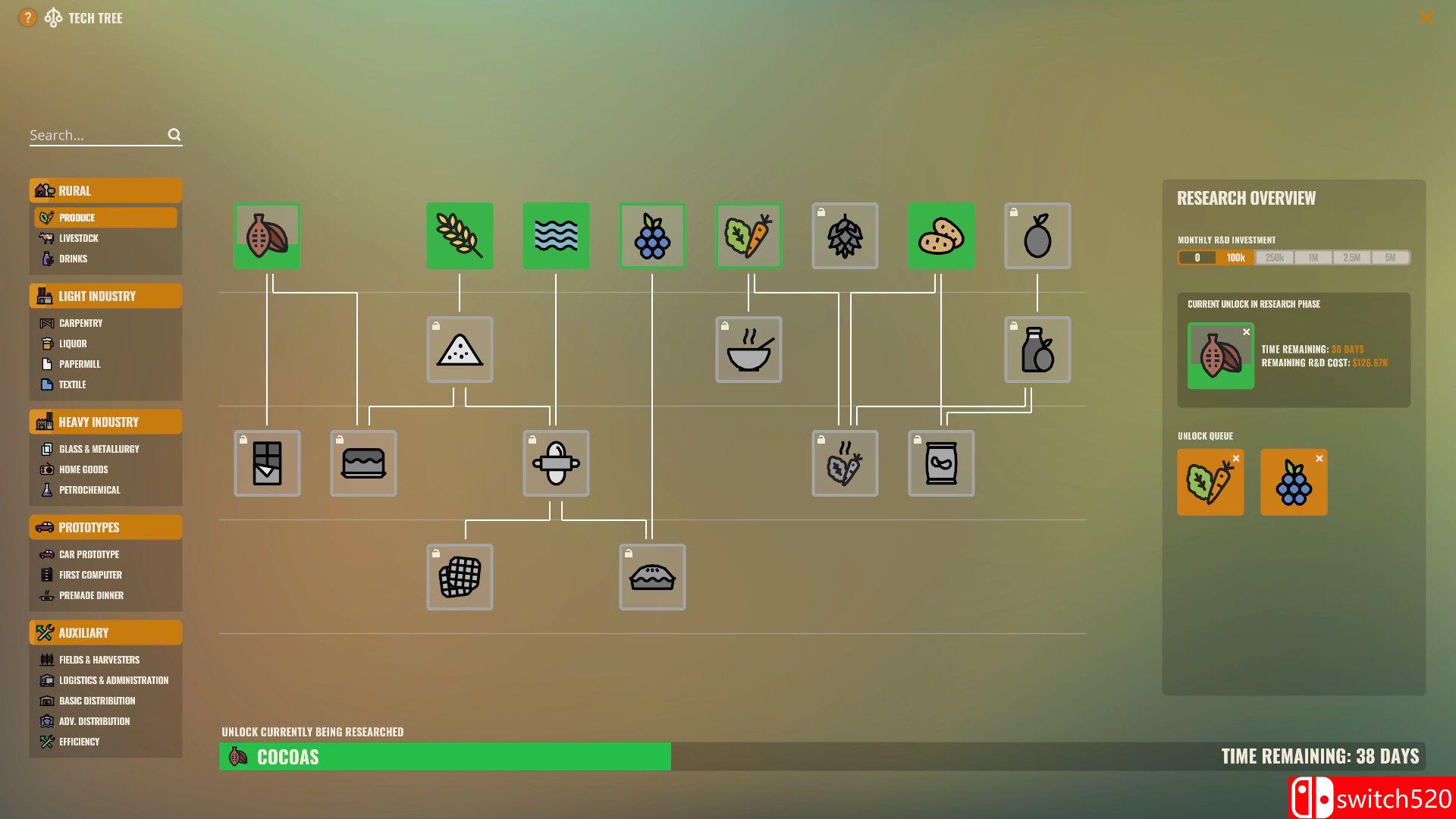Choose the Logistics & Administration category
The width and height of the screenshot is (1456, 819).
pyautogui.click(x=114, y=680)
